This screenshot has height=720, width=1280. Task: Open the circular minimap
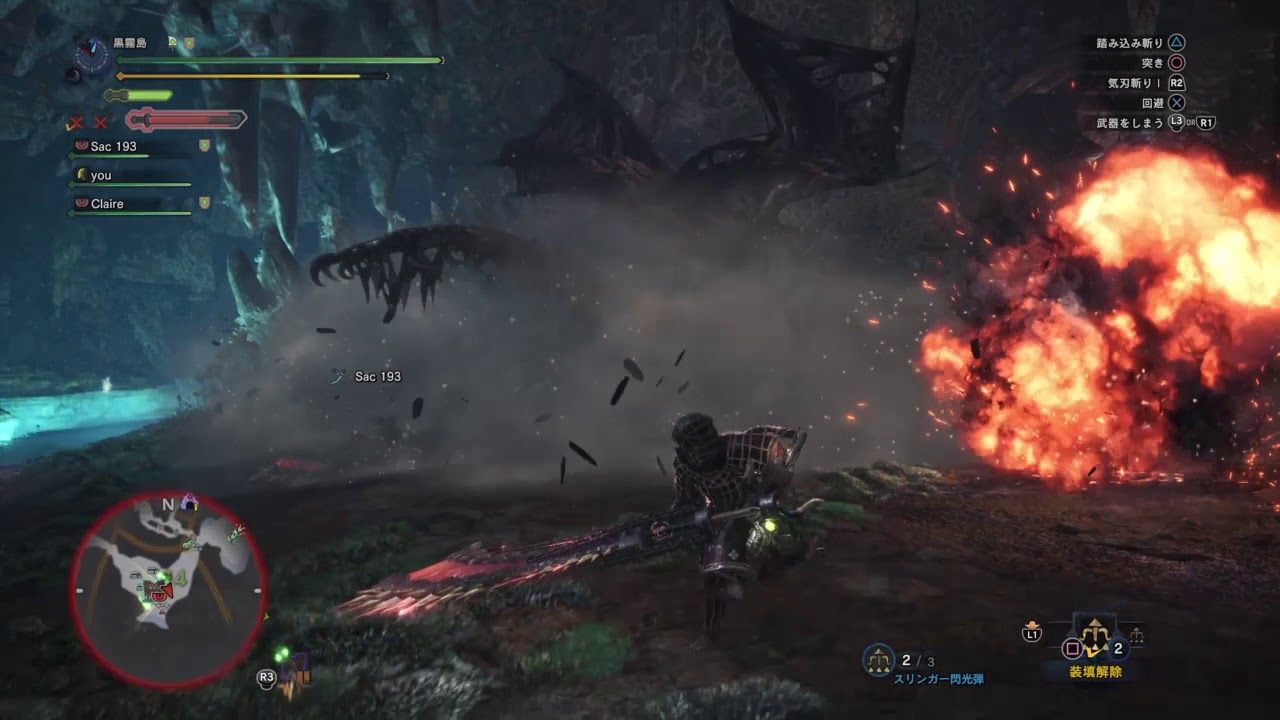point(167,589)
